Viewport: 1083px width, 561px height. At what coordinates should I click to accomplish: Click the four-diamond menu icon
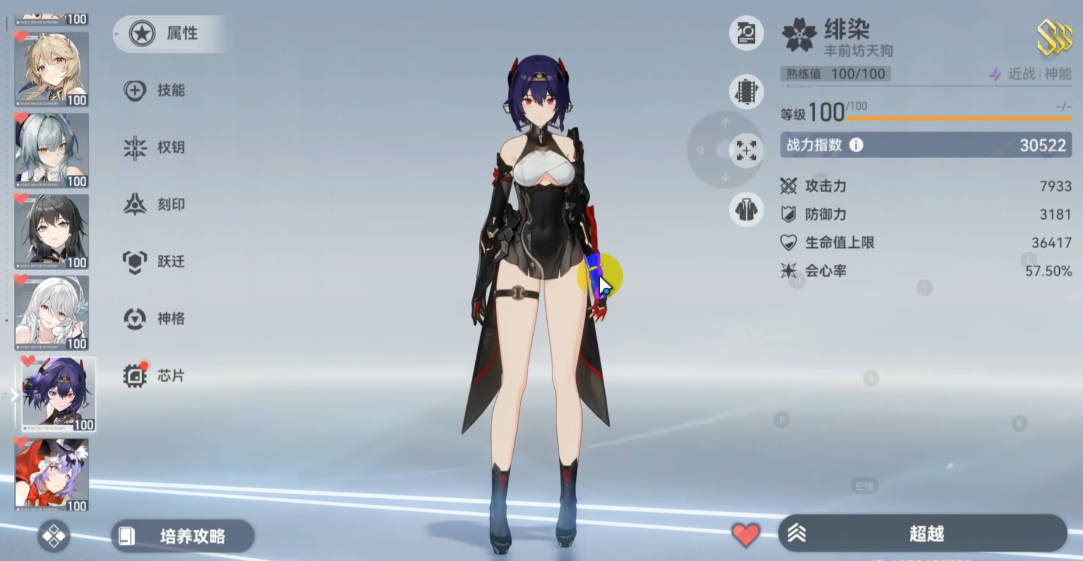[x=54, y=536]
